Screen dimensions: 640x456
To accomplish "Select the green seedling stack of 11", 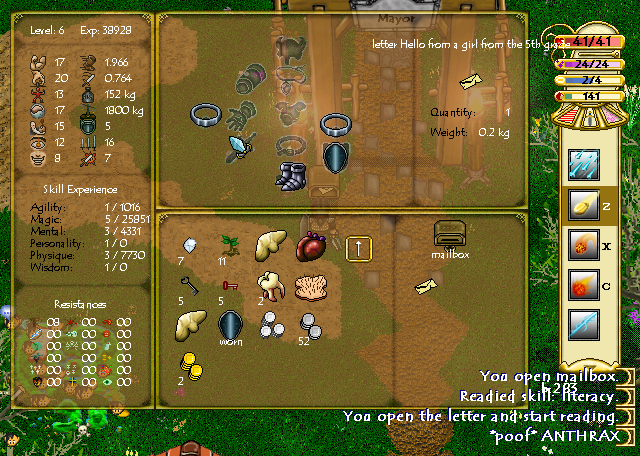I will tap(230, 245).
